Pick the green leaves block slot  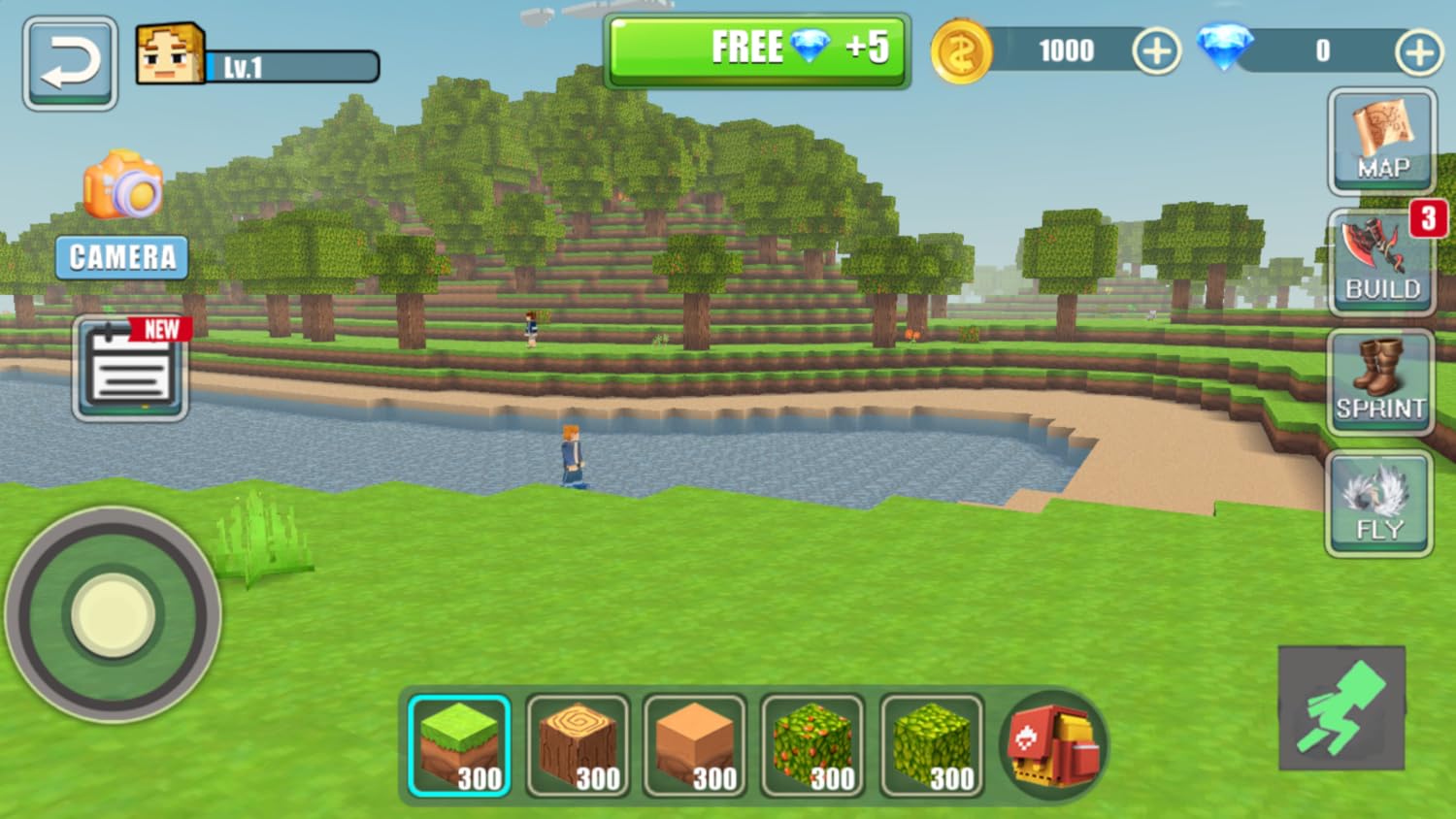pyautogui.click(x=931, y=745)
